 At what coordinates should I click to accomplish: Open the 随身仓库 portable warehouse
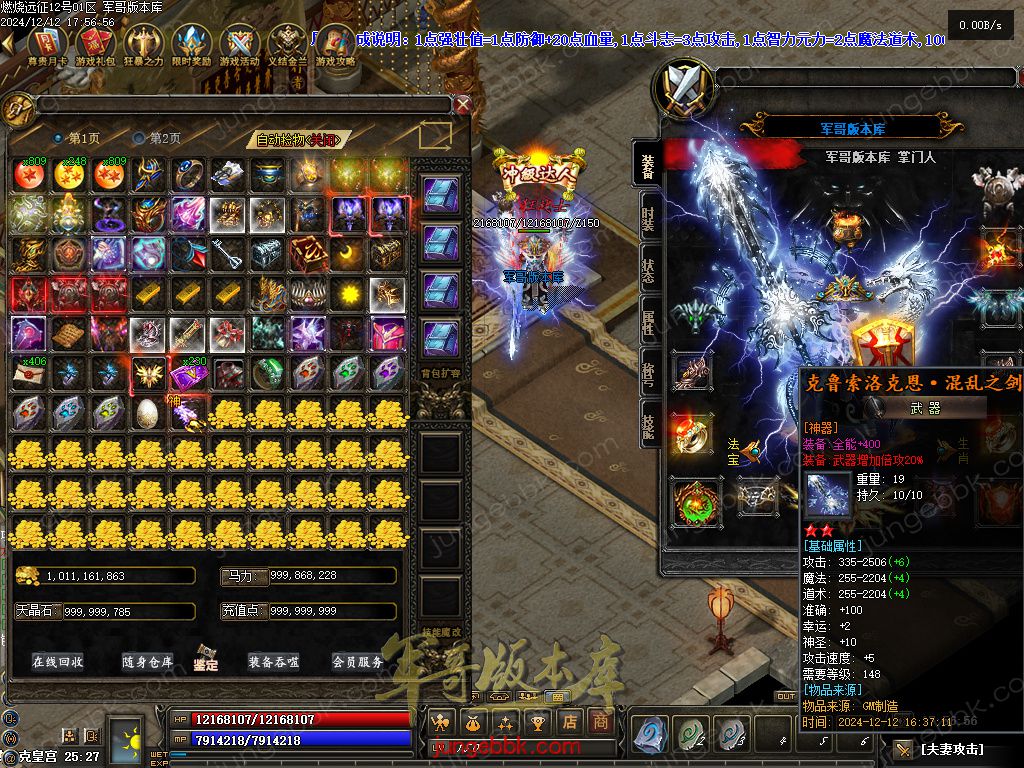pos(148,662)
